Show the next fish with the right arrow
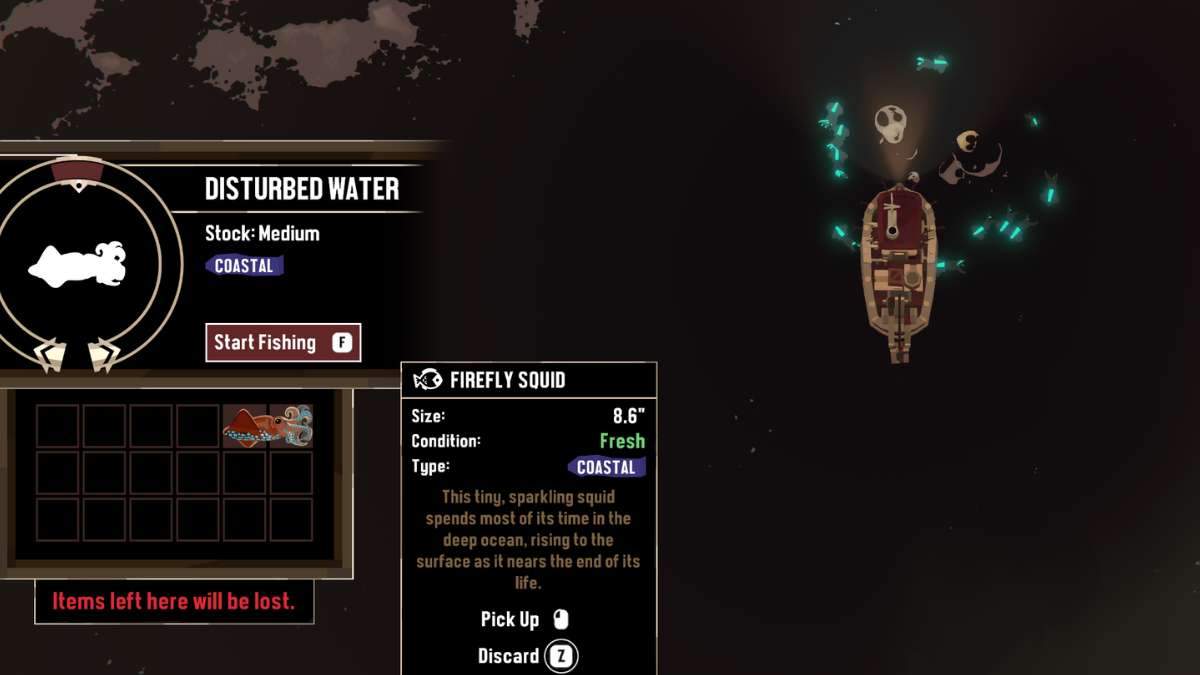 pyautogui.click(x=103, y=355)
